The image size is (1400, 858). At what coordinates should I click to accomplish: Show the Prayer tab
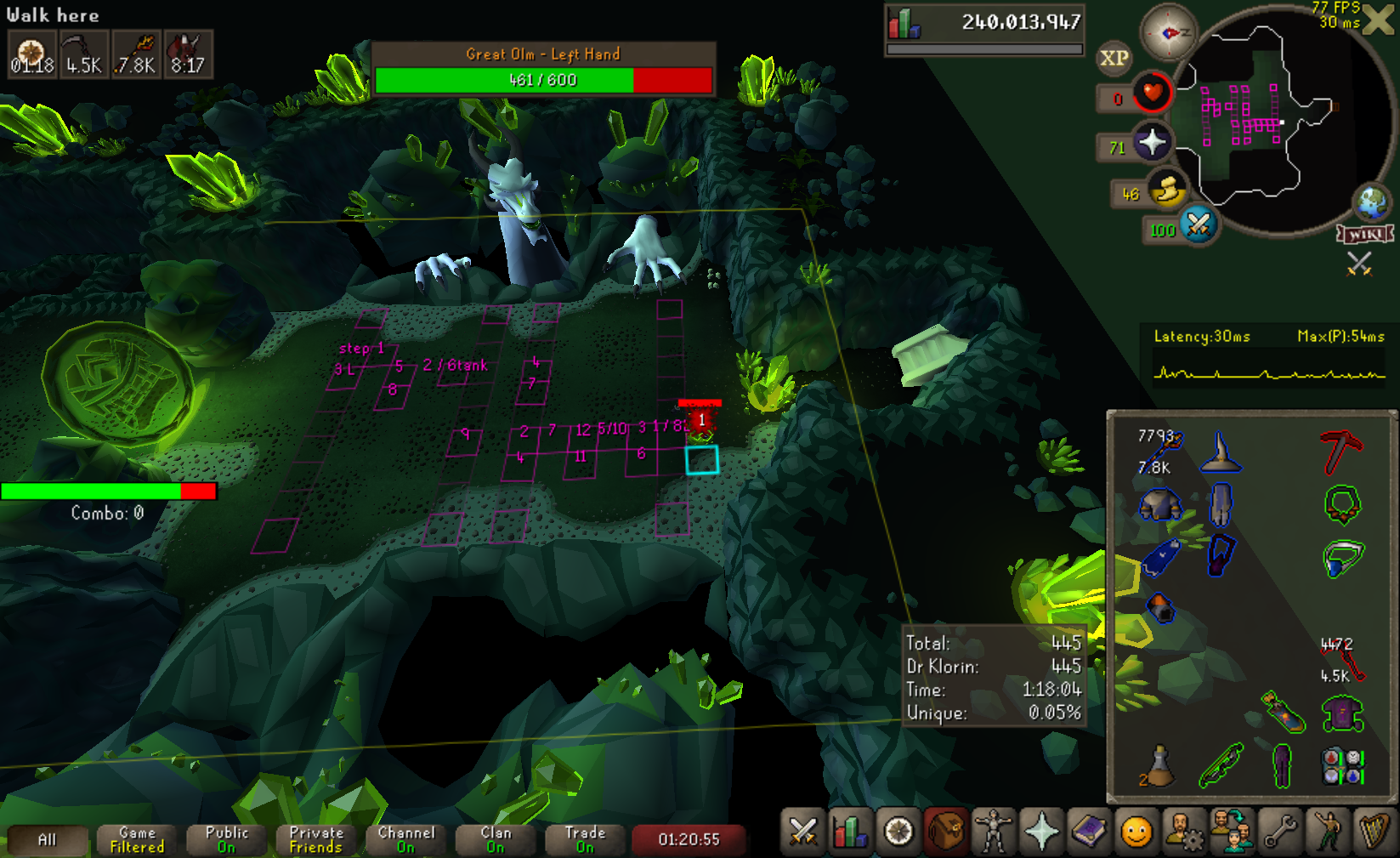1041,832
